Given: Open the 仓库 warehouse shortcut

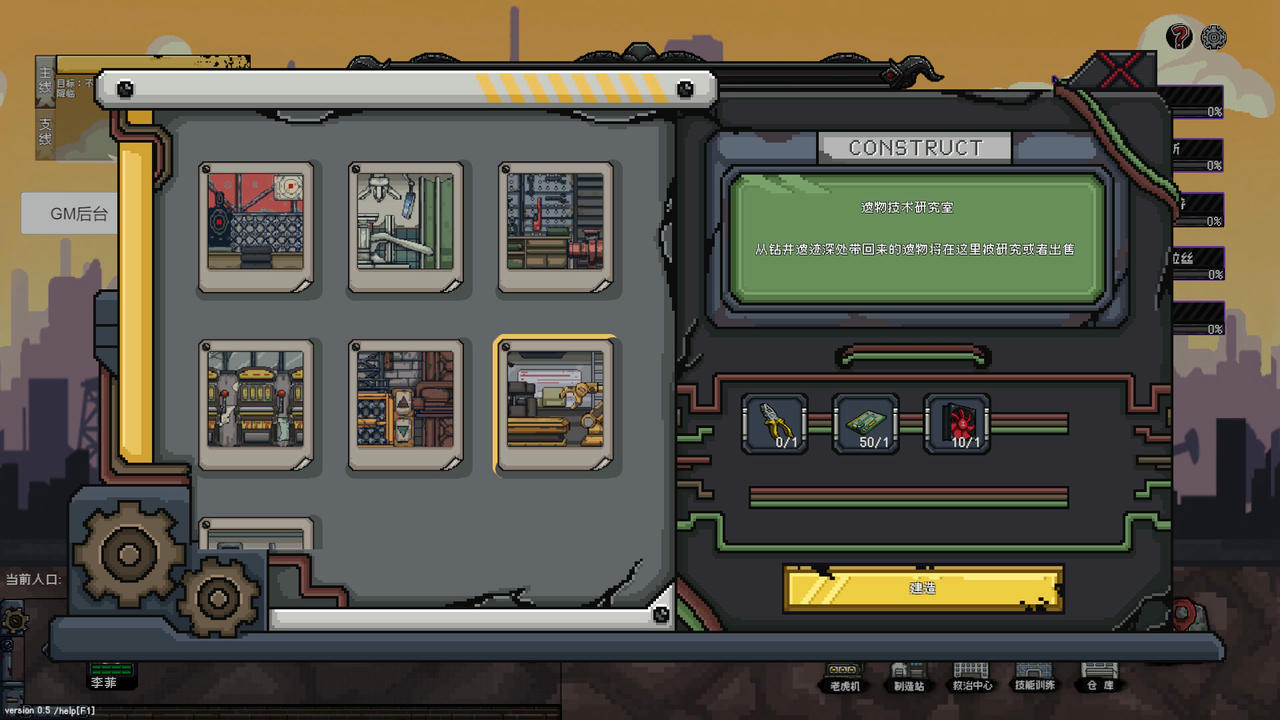Looking at the screenshot, I should pos(1098,676).
